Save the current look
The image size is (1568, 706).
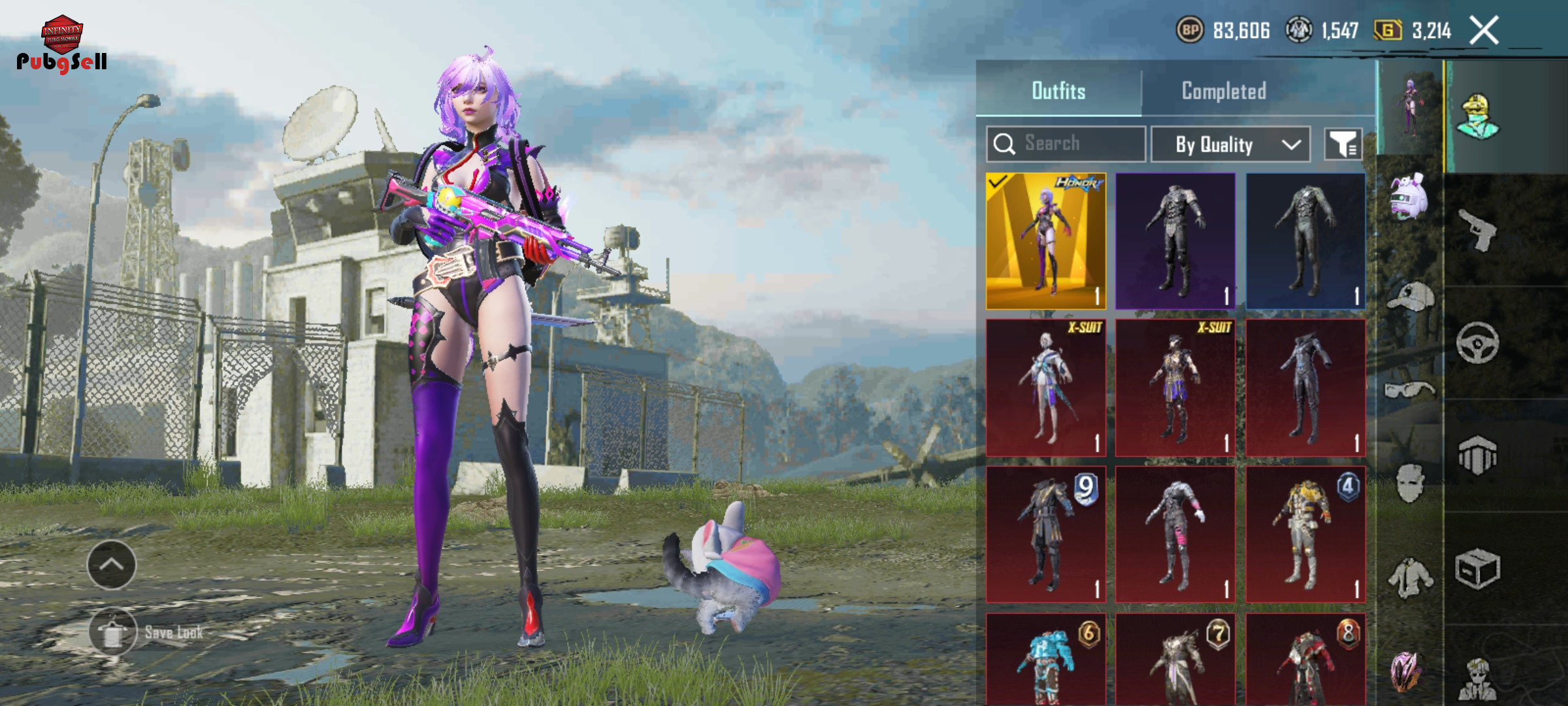coord(113,632)
